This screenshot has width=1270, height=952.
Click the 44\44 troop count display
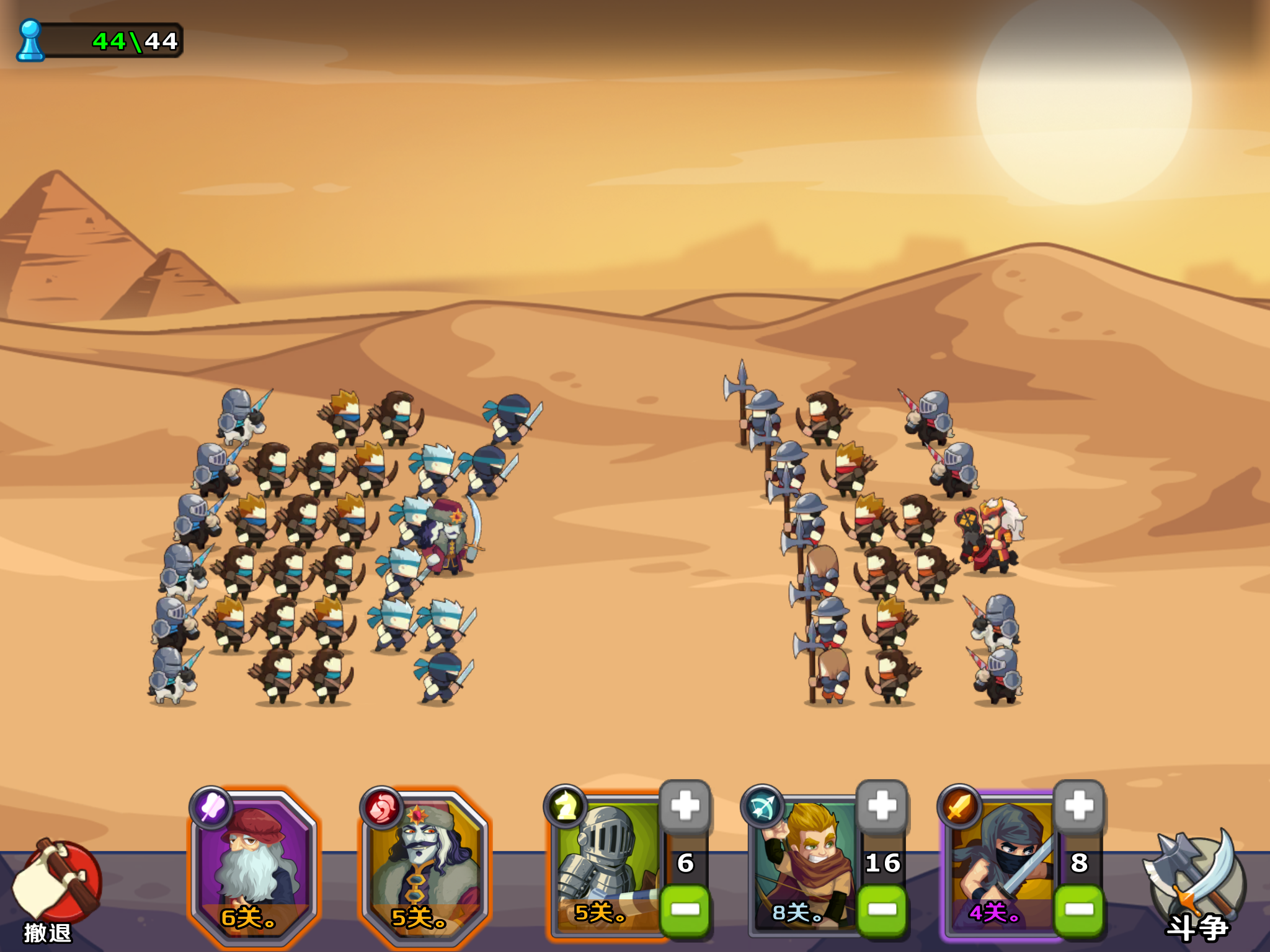133,42
